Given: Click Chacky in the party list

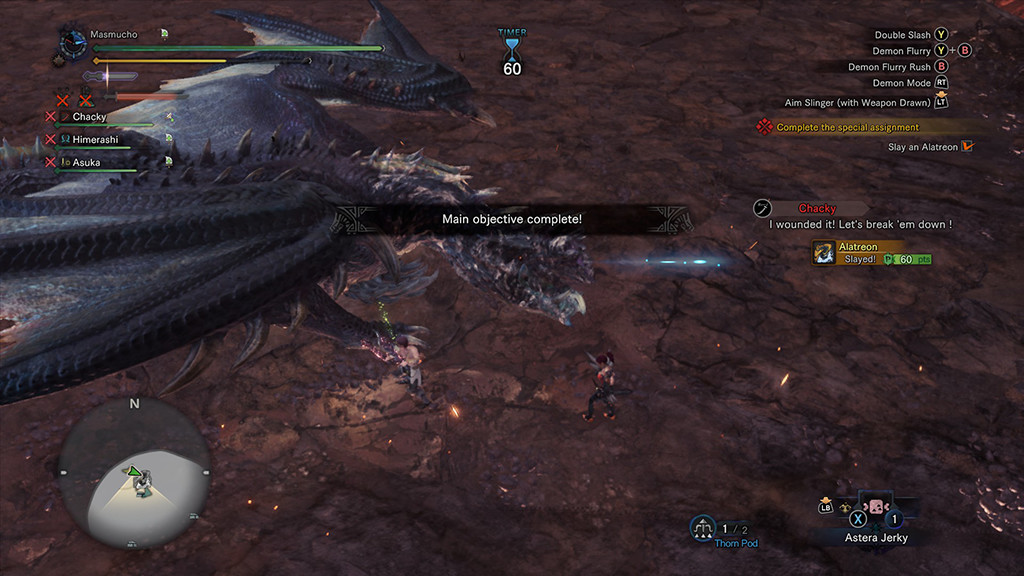Looking at the screenshot, I should 89,117.
